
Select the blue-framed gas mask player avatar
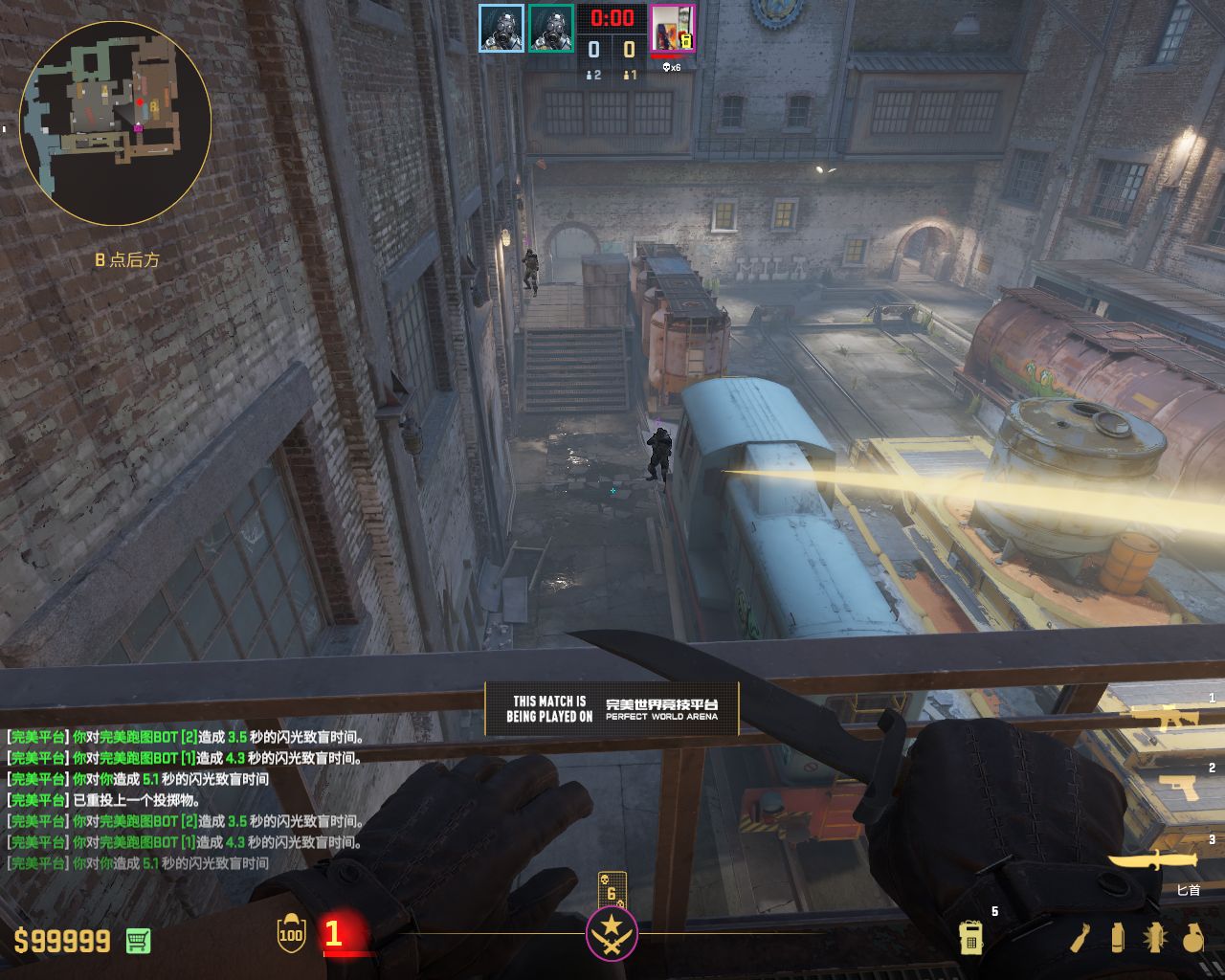pos(501,28)
